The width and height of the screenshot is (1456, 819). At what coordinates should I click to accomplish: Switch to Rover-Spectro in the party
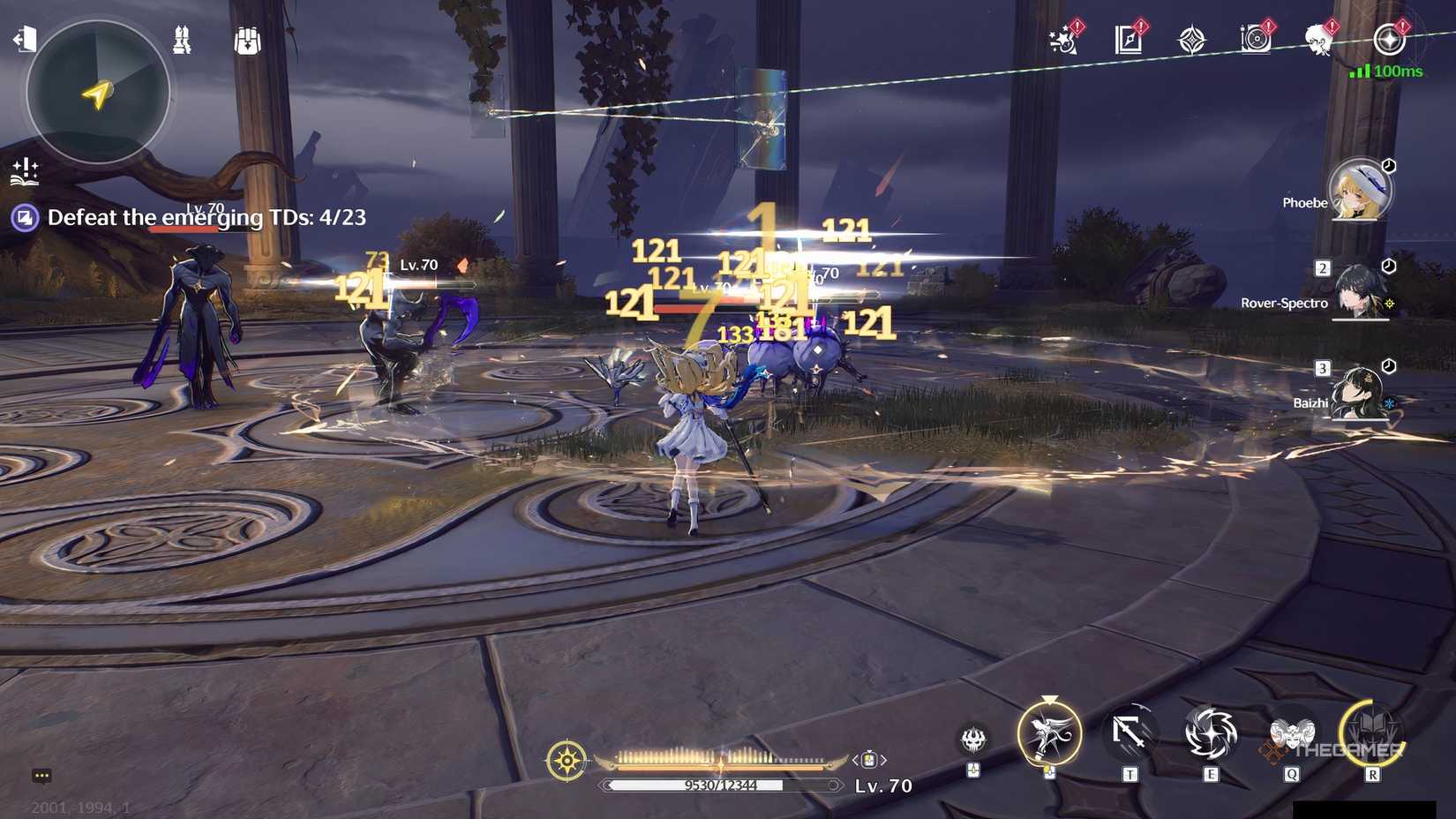point(1359,292)
